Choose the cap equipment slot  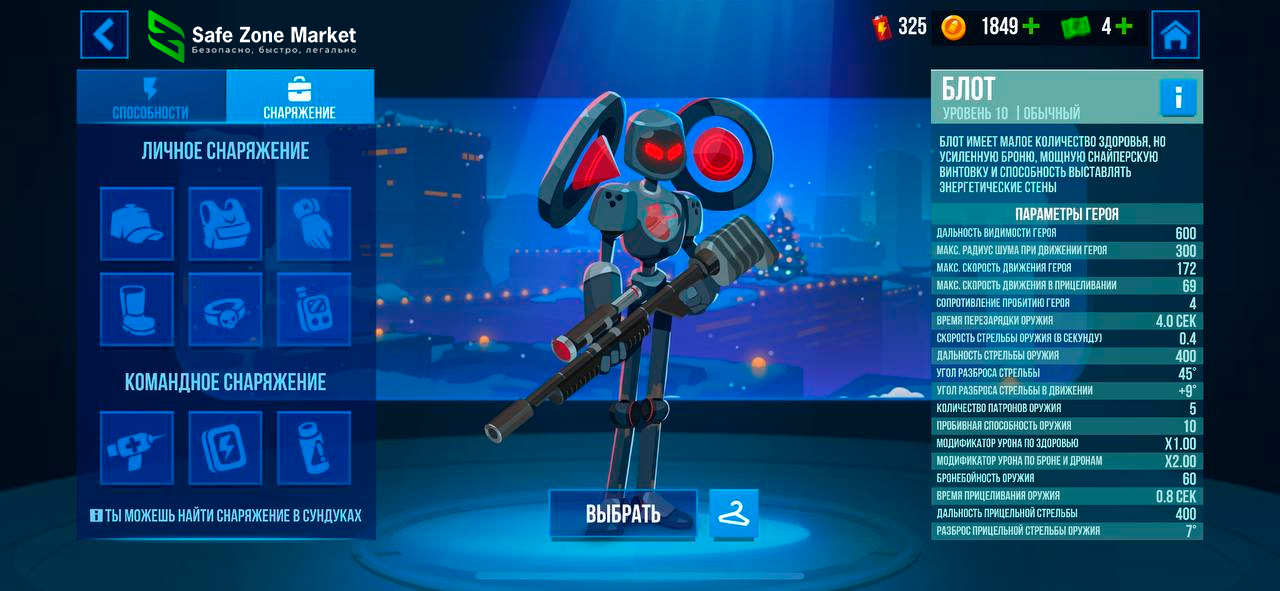137,224
